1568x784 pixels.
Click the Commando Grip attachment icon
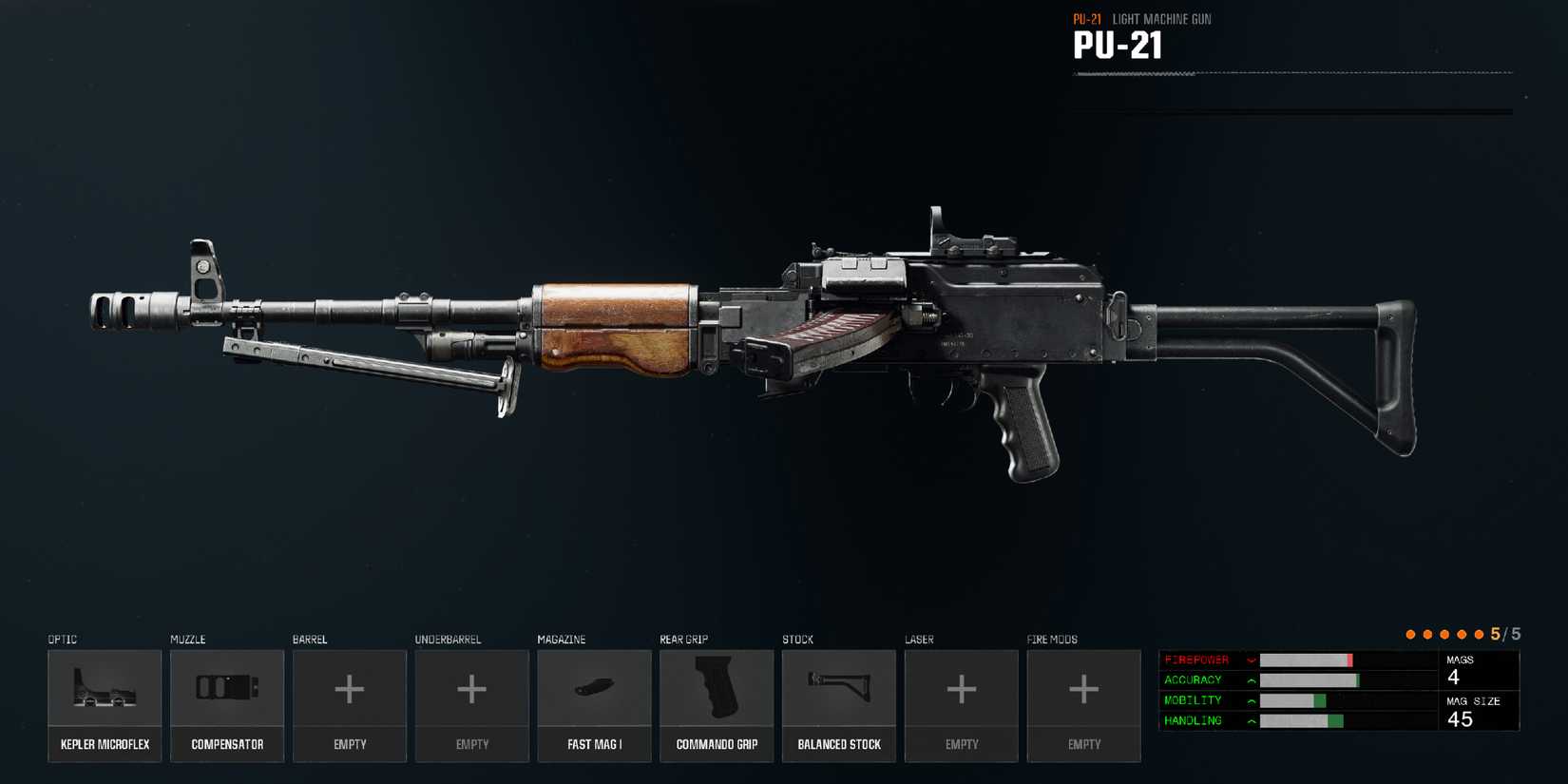click(x=717, y=689)
